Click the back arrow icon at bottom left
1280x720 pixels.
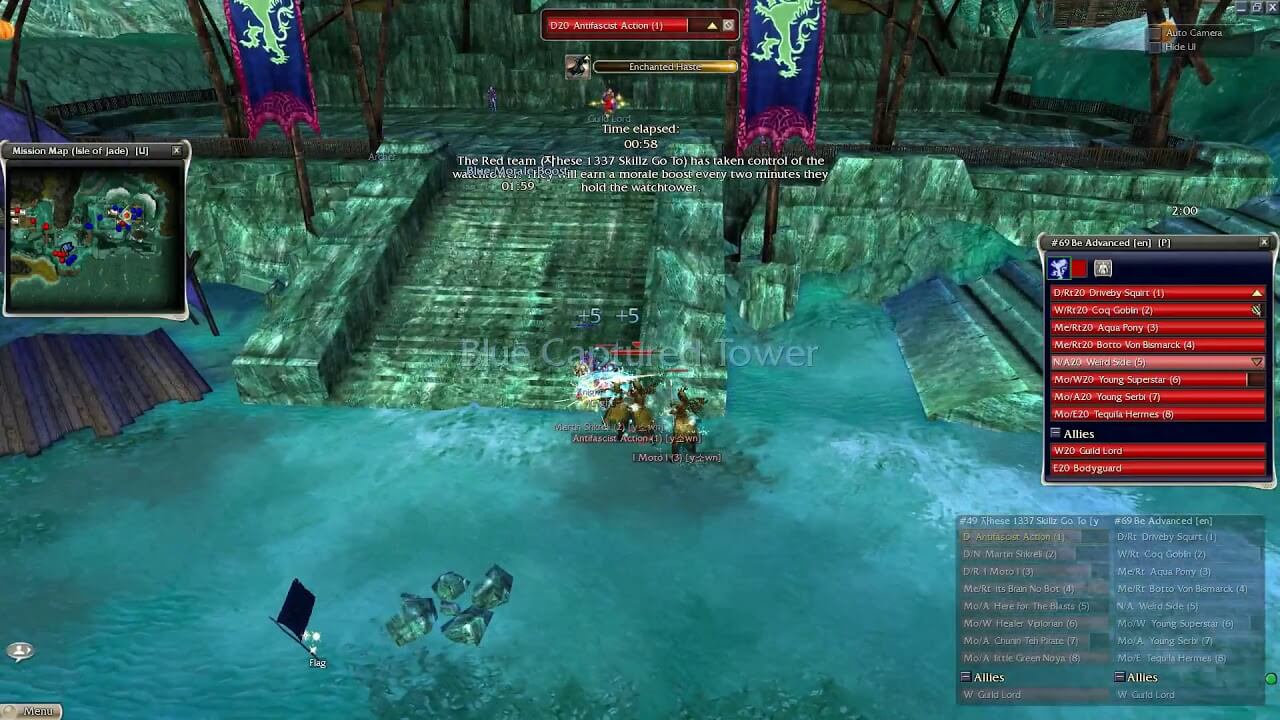pos(20,651)
